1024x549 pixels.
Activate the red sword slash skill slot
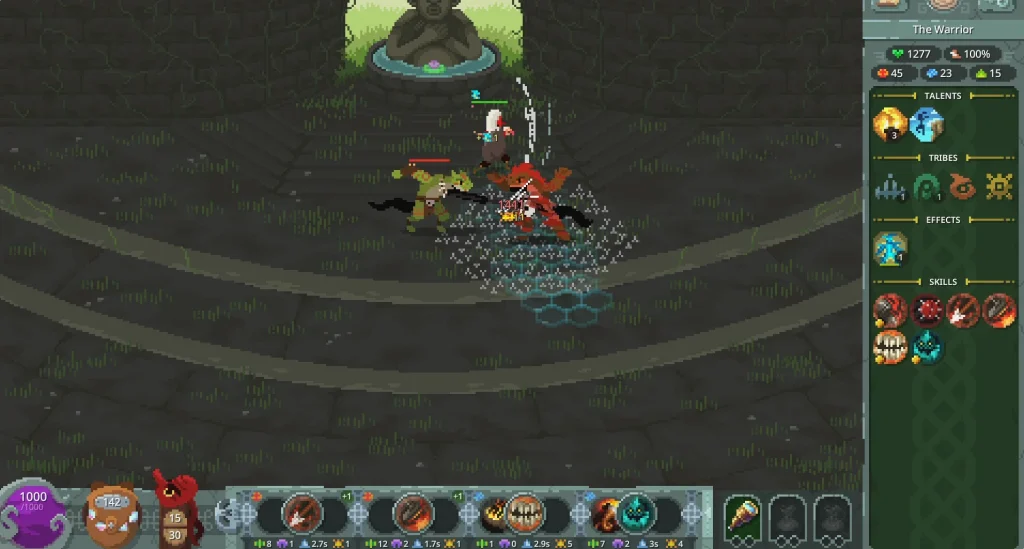coord(302,514)
